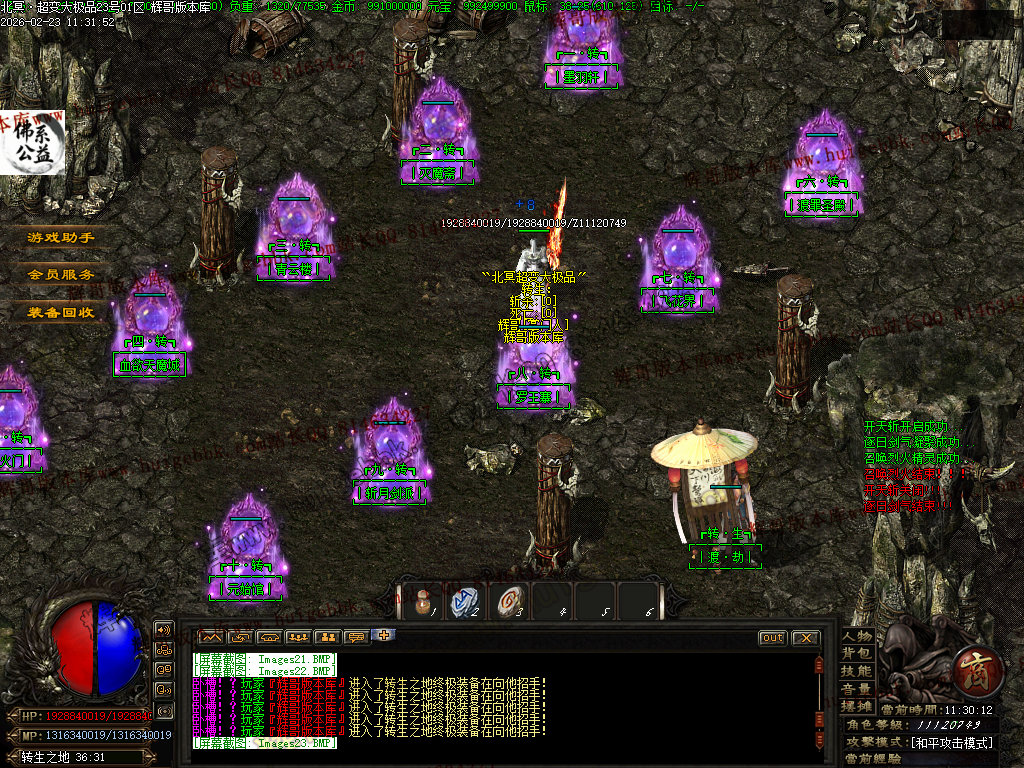Open the 会员服务 member services menu

[61, 274]
